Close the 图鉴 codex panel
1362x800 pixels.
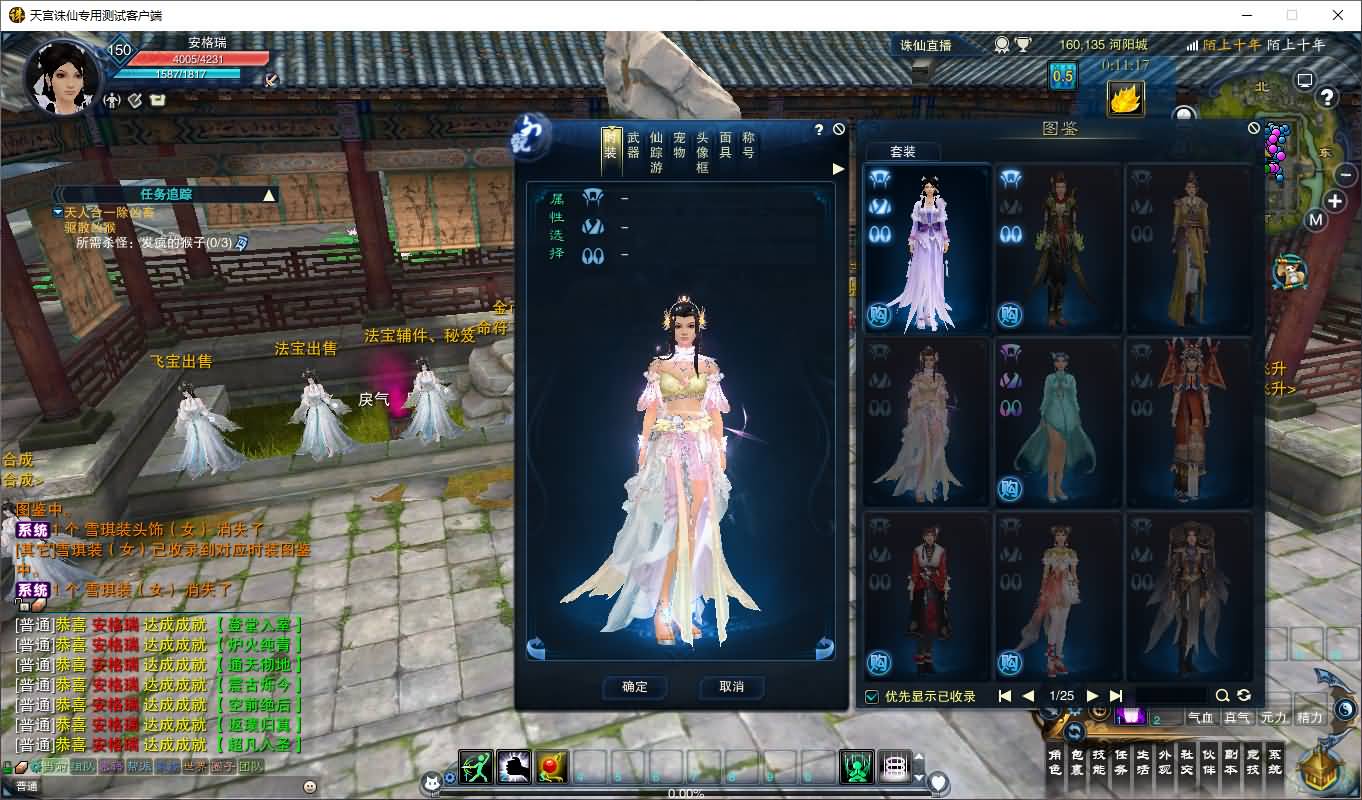tap(1254, 128)
